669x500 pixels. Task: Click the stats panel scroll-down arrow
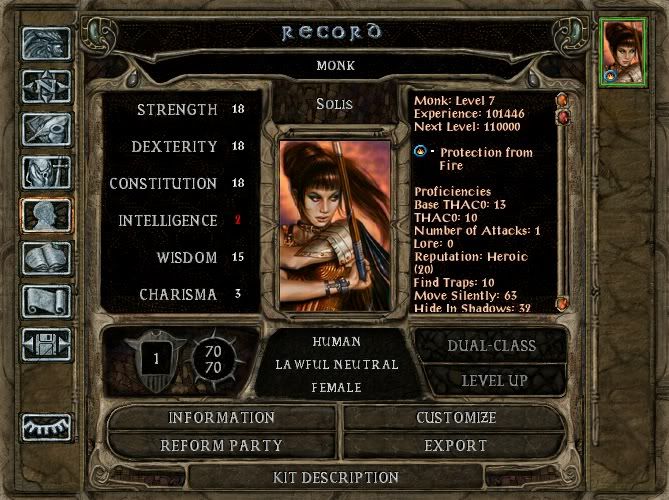tap(562, 302)
